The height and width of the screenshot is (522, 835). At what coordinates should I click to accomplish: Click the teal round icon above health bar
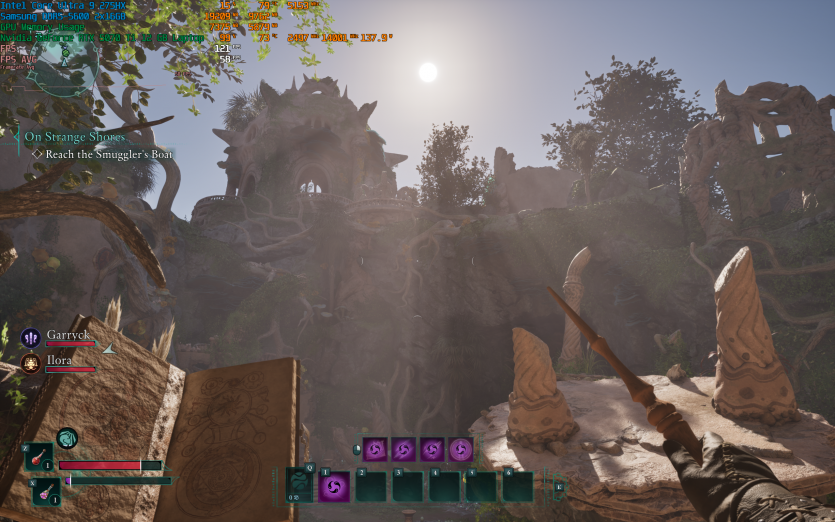[67, 438]
